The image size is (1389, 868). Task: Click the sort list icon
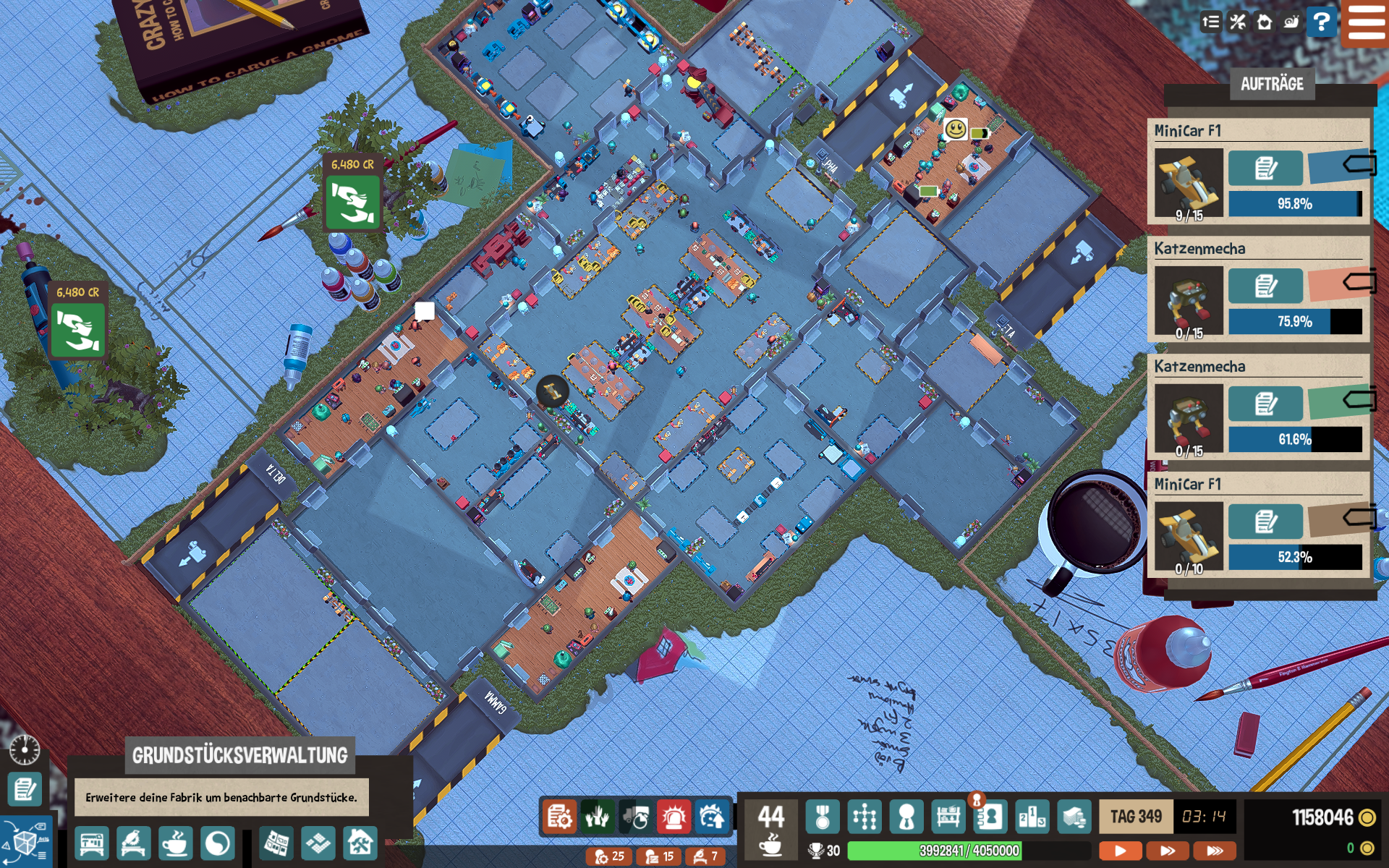tap(1210, 22)
